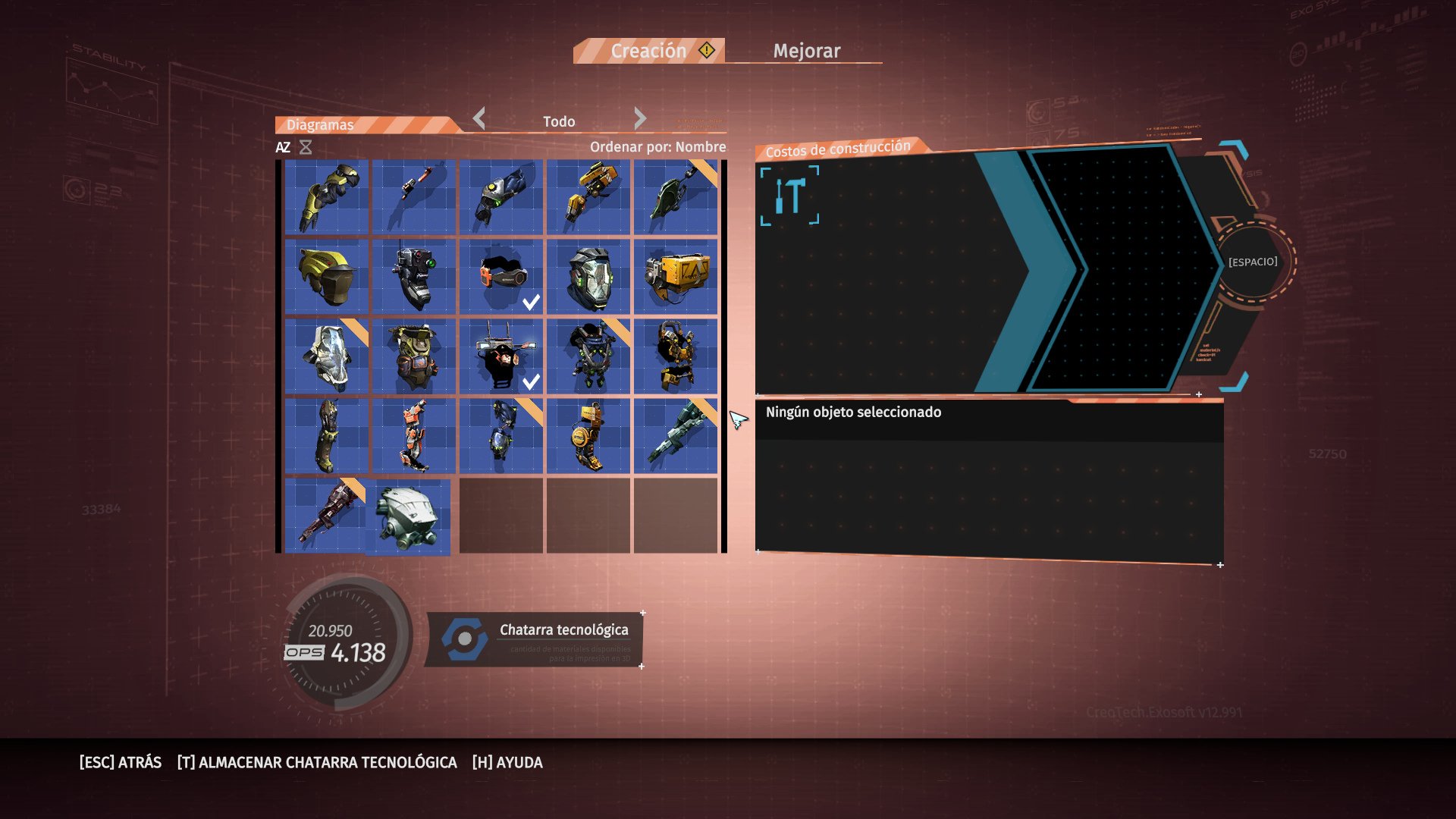
Task: Select the white armored helmet diagram
Action: pos(408,517)
